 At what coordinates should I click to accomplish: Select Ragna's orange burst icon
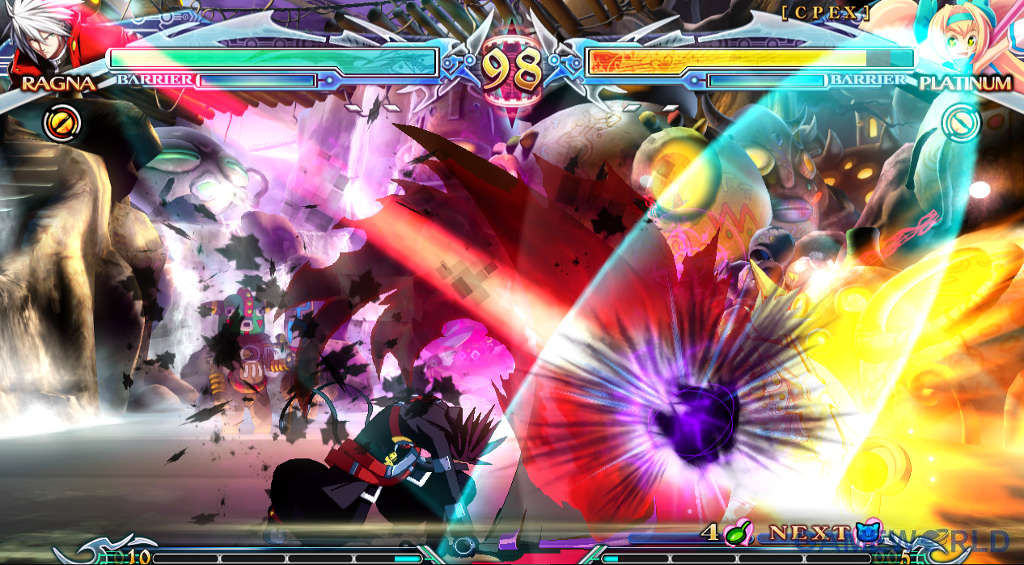click(59, 124)
